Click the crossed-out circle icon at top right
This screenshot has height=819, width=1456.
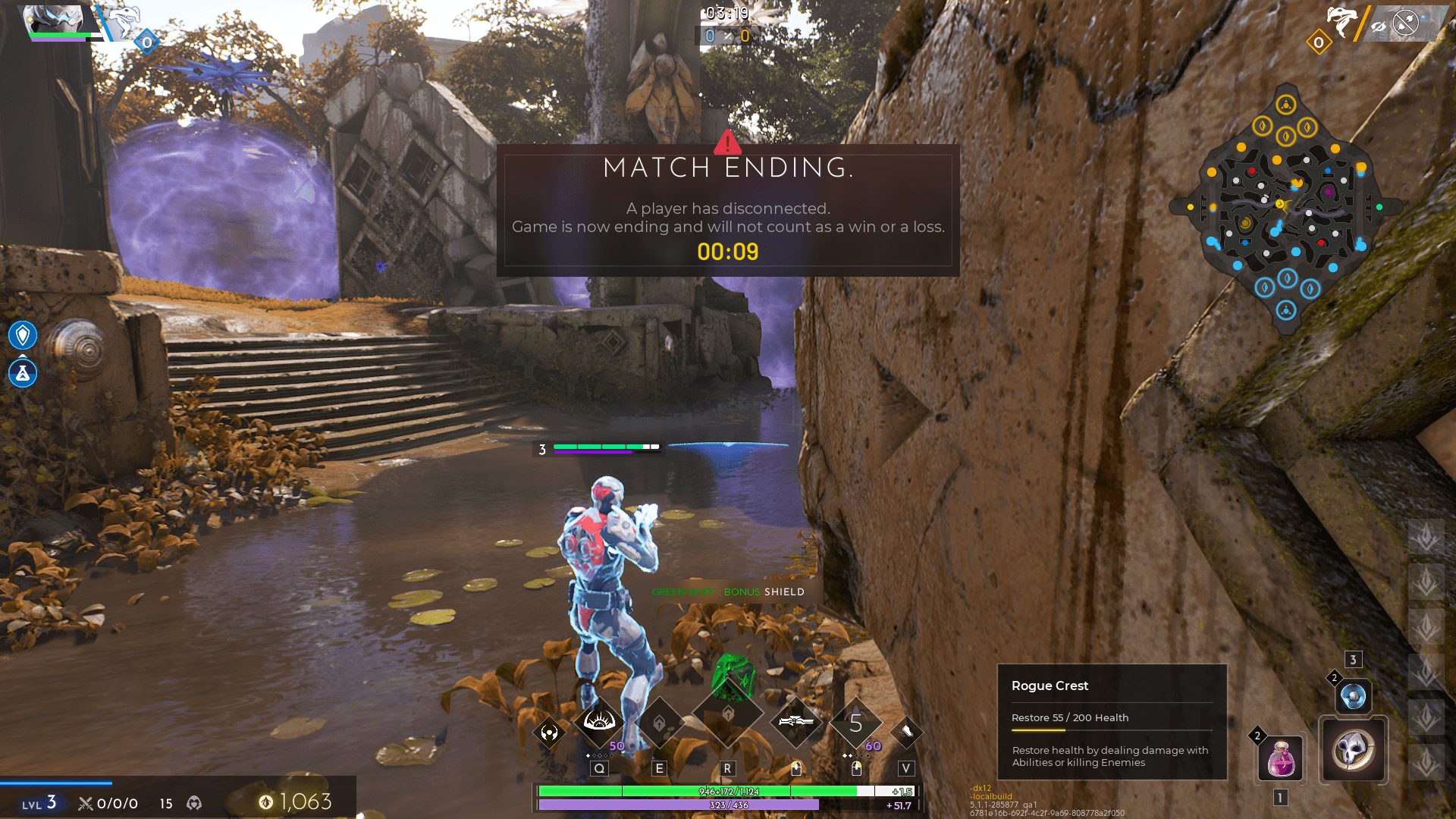[x=1406, y=23]
